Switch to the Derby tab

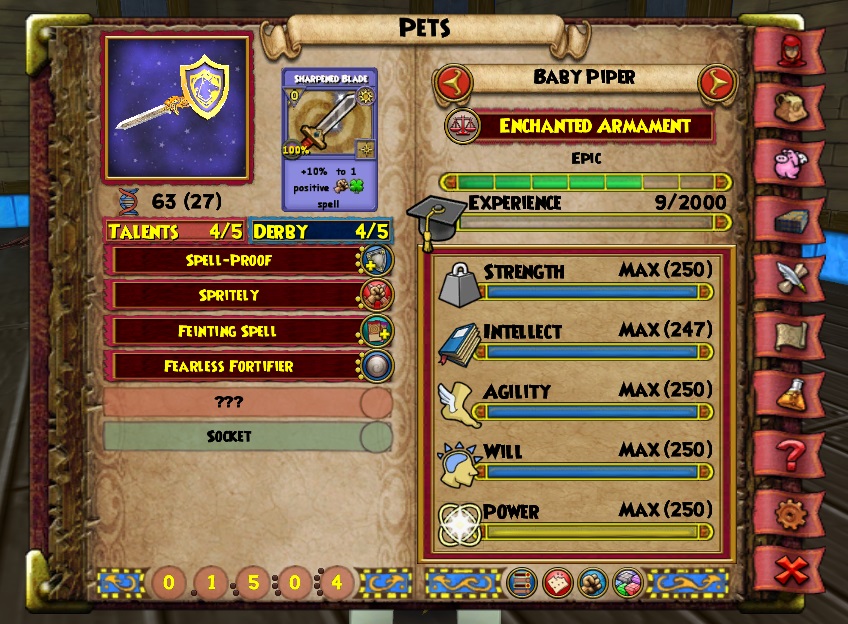click(x=318, y=231)
